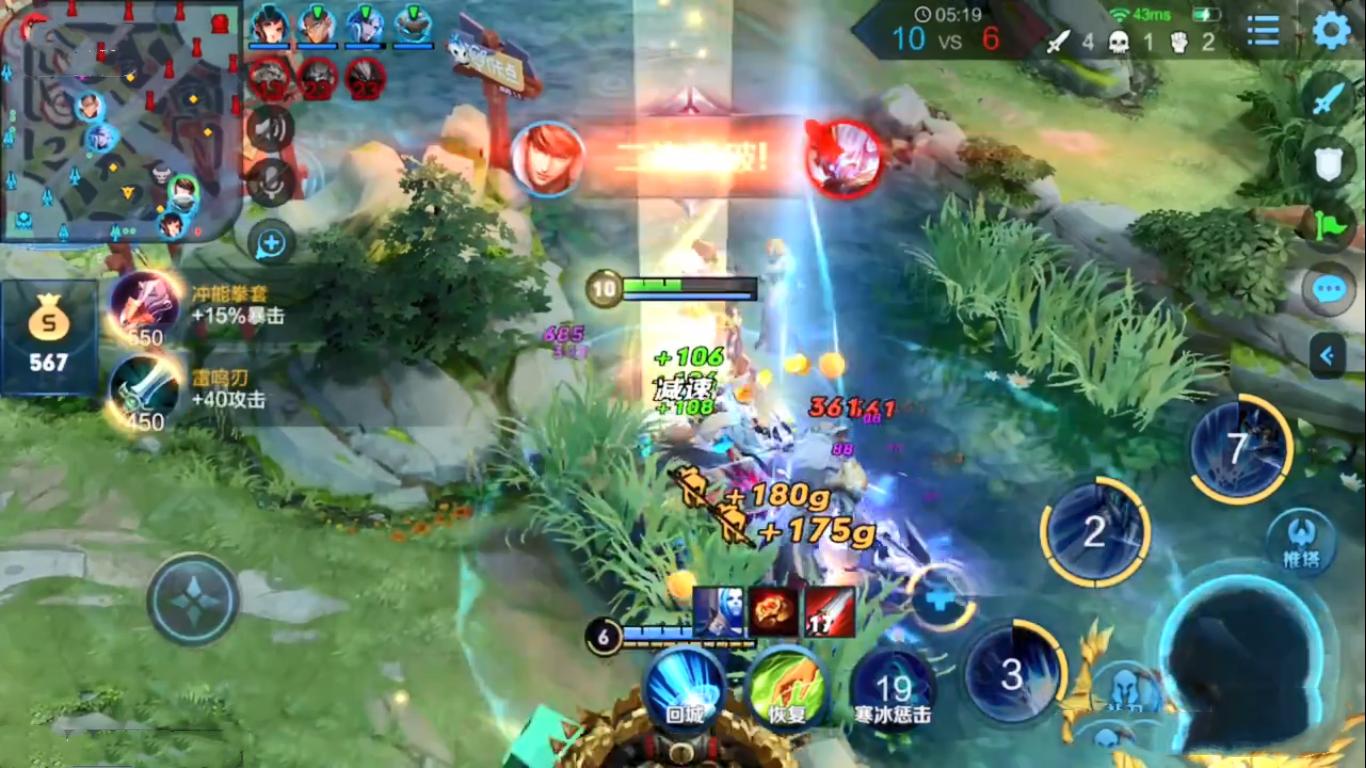Open the gold shop with 567 coins
This screenshot has height=768, width=1366.
click(48, 337)
